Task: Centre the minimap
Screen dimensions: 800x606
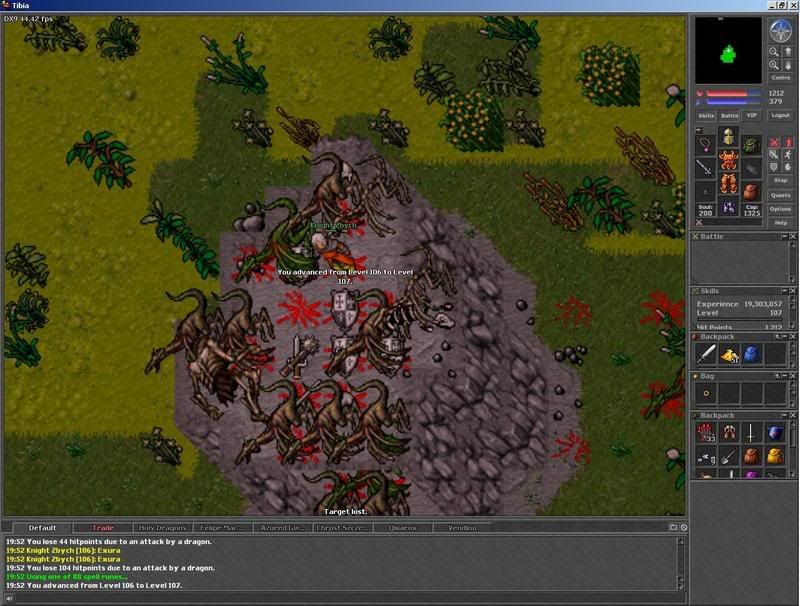Action: (x=780, y=77)
